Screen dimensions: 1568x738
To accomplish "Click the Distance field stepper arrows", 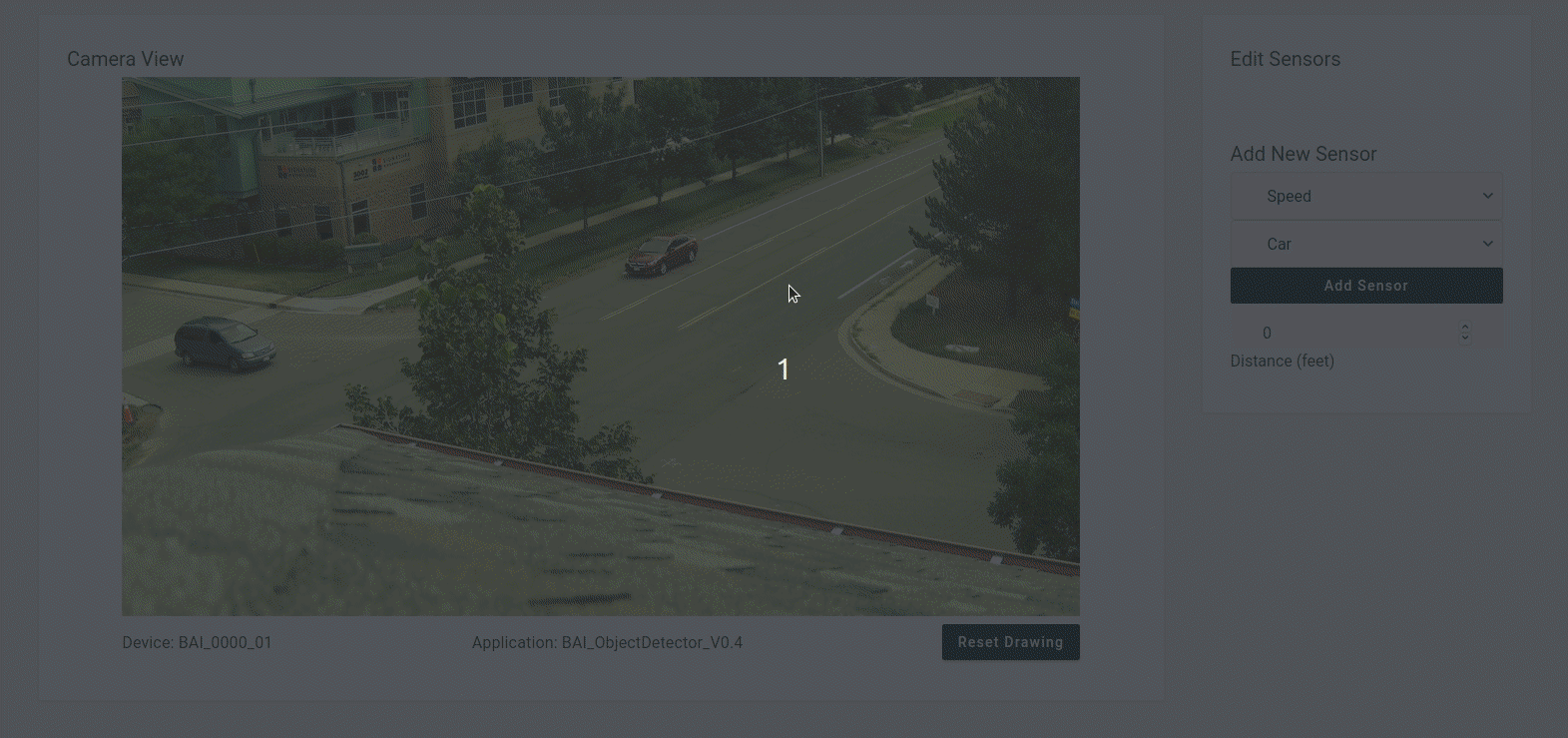I will click(1464, 332).
